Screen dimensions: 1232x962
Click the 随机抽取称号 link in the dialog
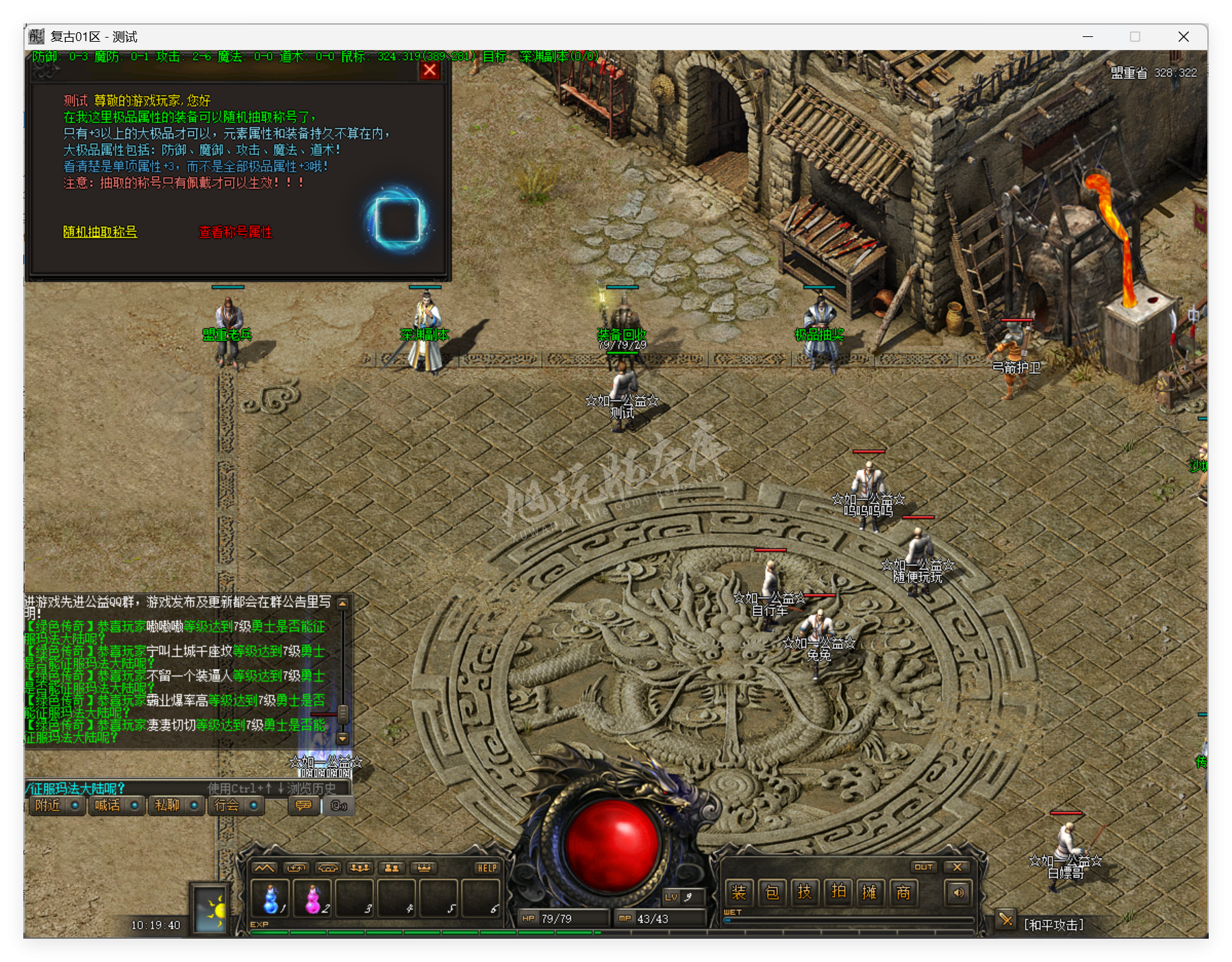(x=100, y=233)
